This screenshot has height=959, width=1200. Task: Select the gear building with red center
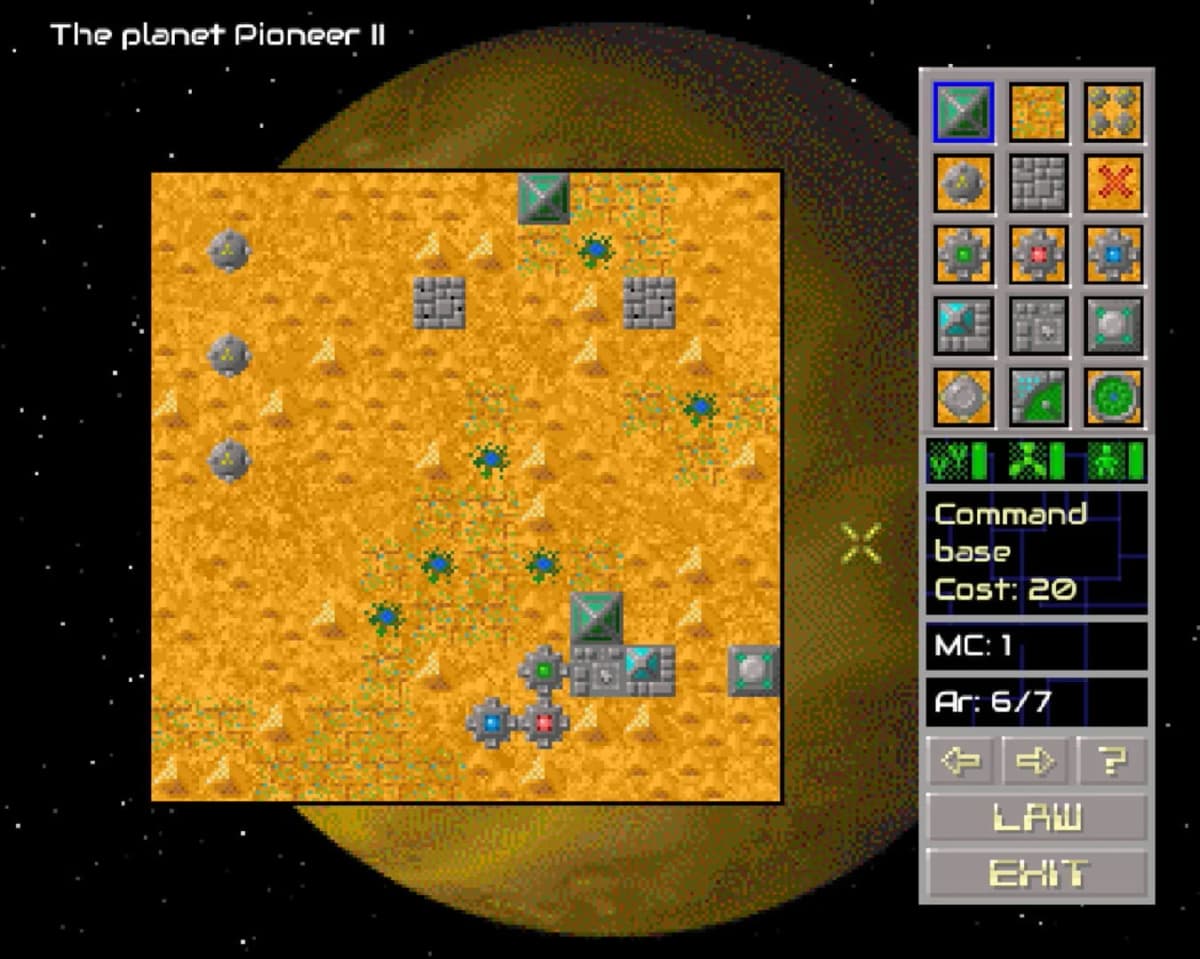pos(1038,254)
